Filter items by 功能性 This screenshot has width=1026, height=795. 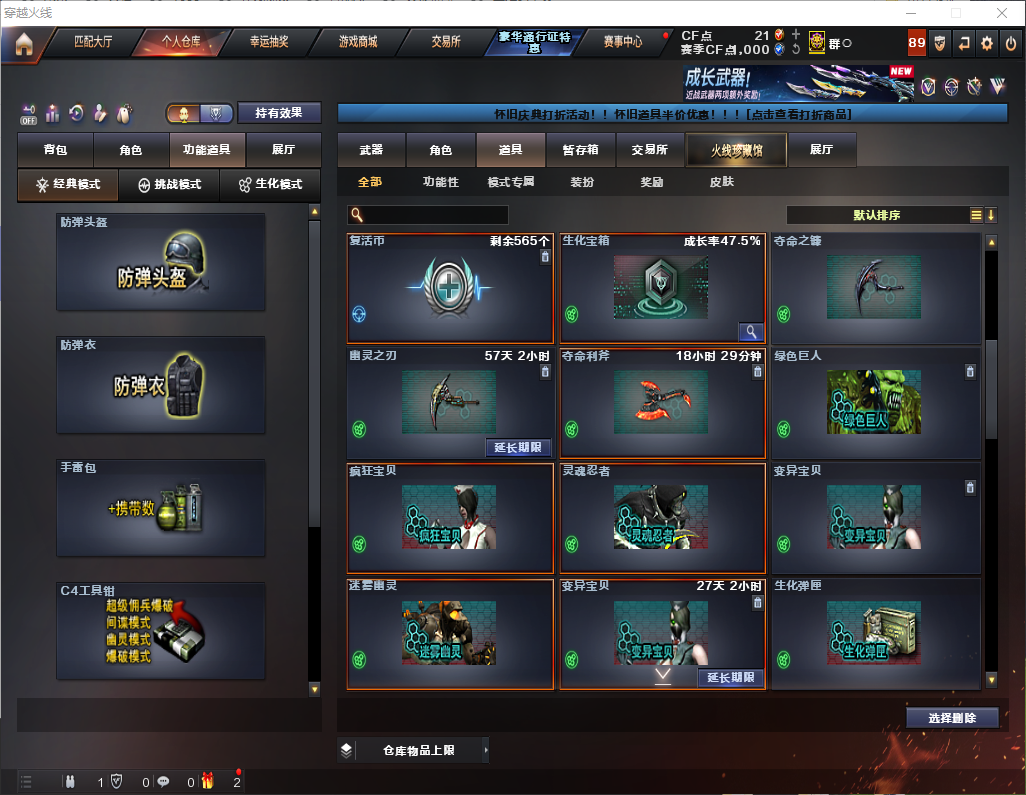pyautogui.click(x=440, y=182)
